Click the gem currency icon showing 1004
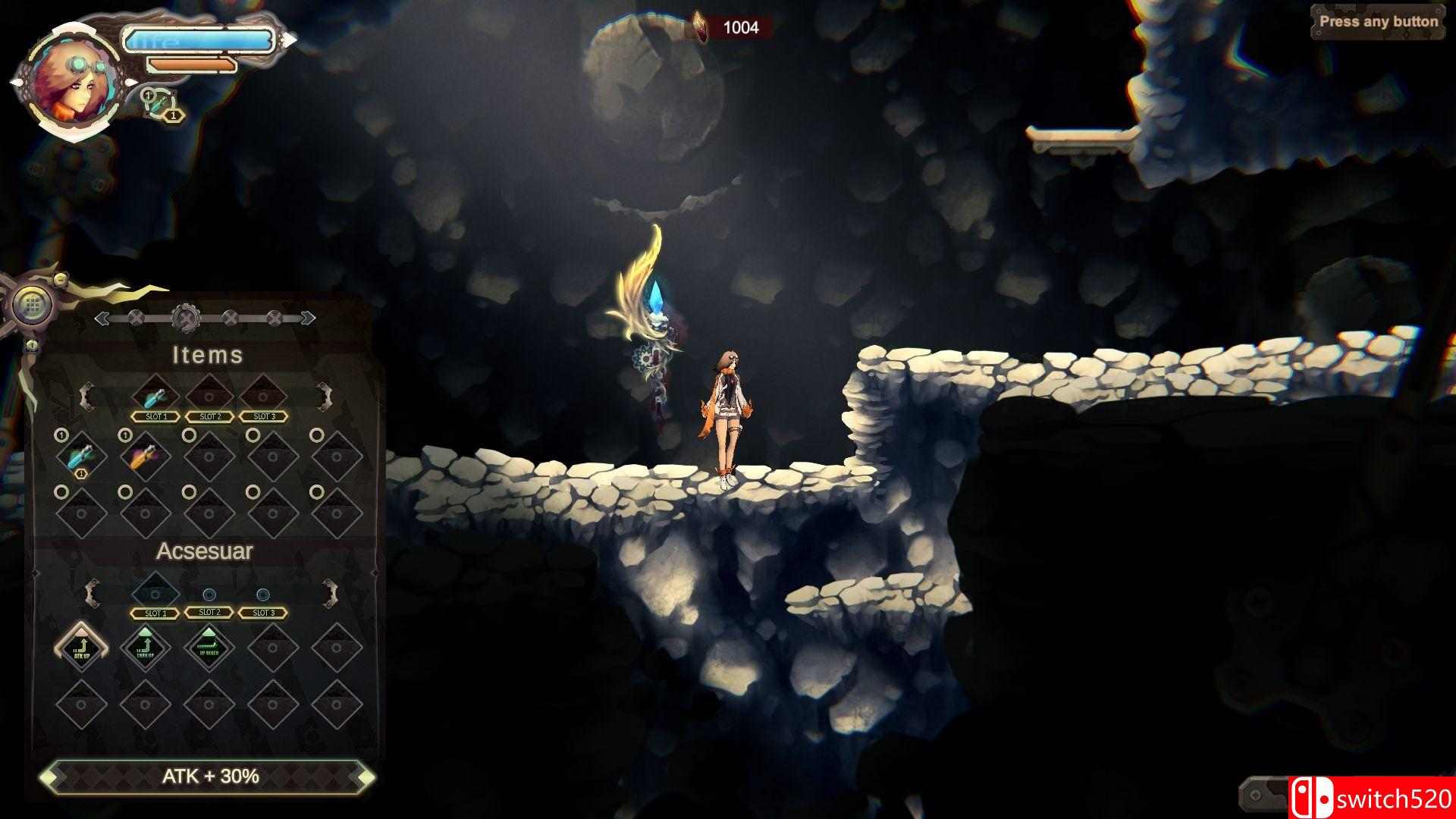1456x819 pixels. tap(699, 25)
